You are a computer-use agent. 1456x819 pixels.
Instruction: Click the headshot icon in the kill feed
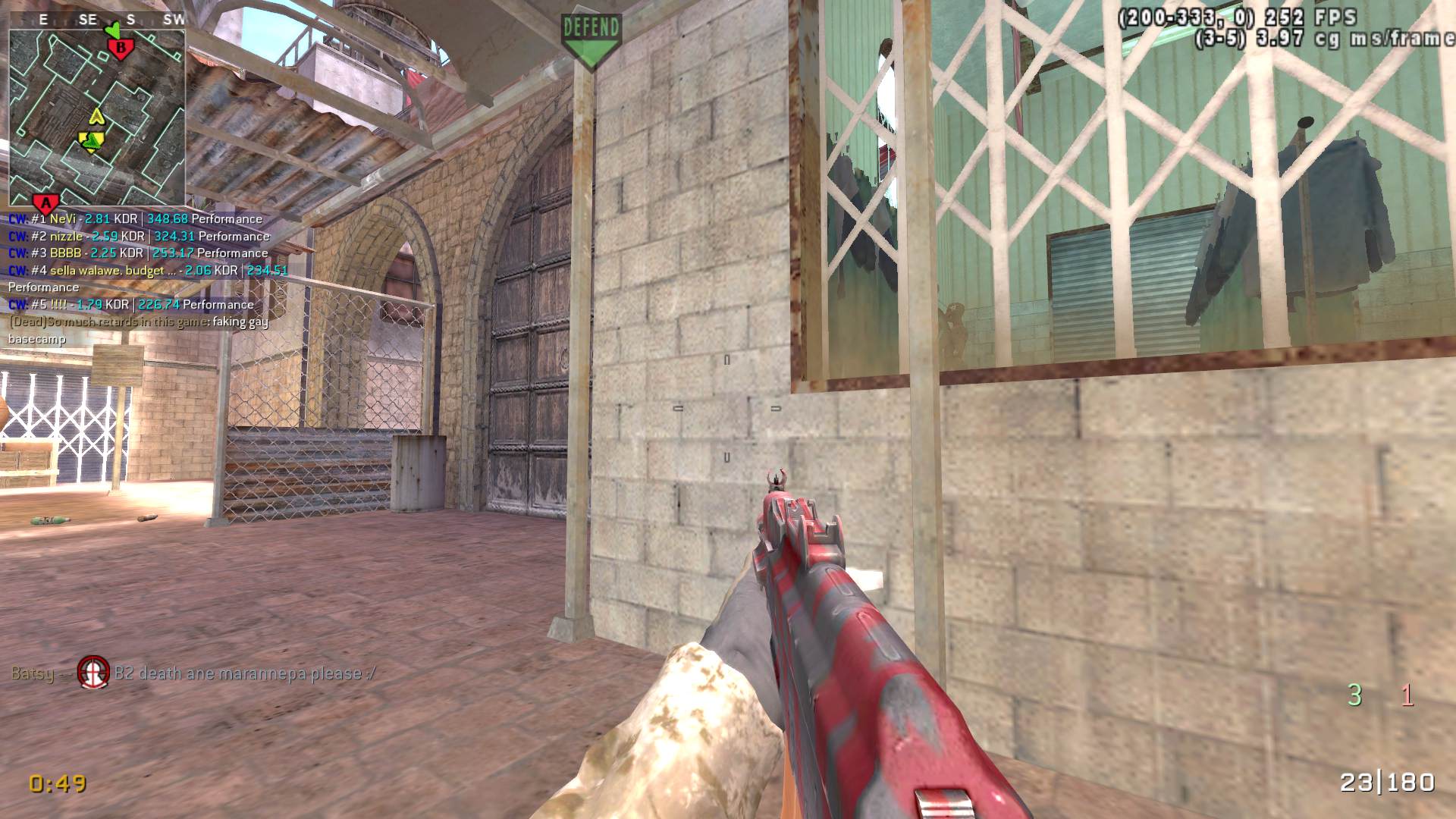coord(93,673)
